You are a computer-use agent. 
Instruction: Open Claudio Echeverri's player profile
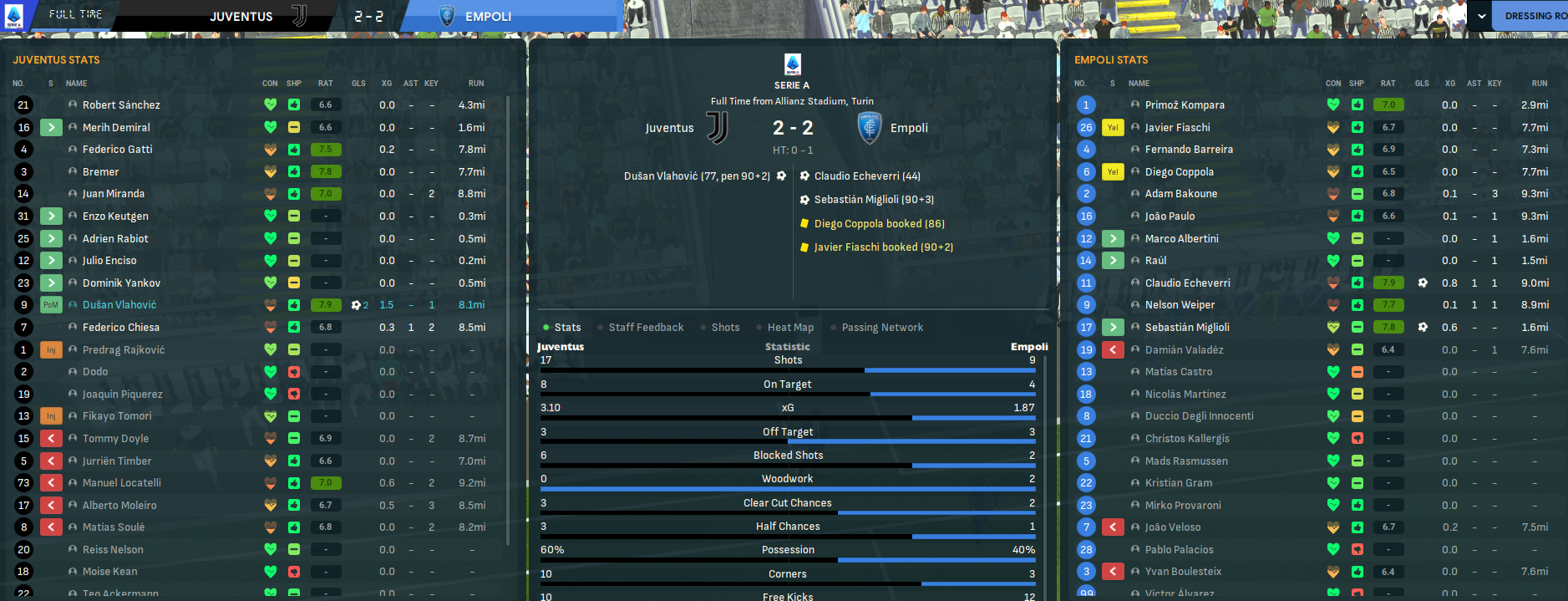point(1187,283)
